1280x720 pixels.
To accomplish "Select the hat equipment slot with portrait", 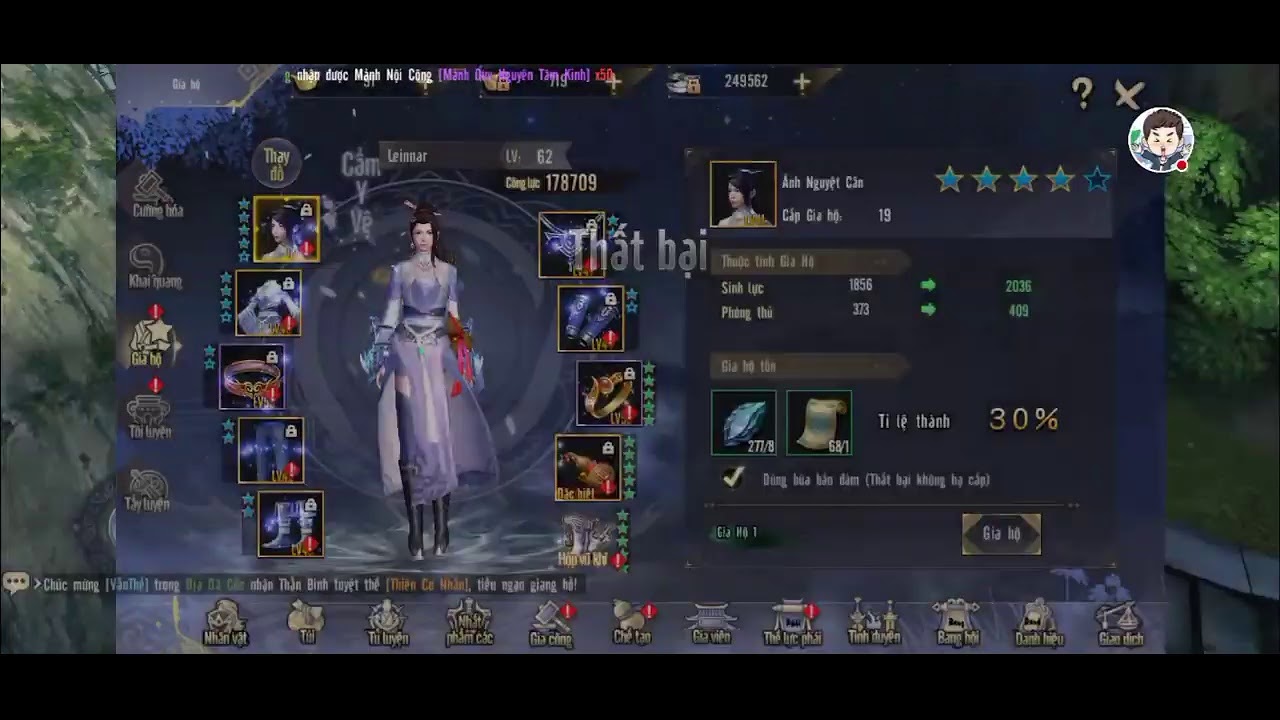I will 287,229.
